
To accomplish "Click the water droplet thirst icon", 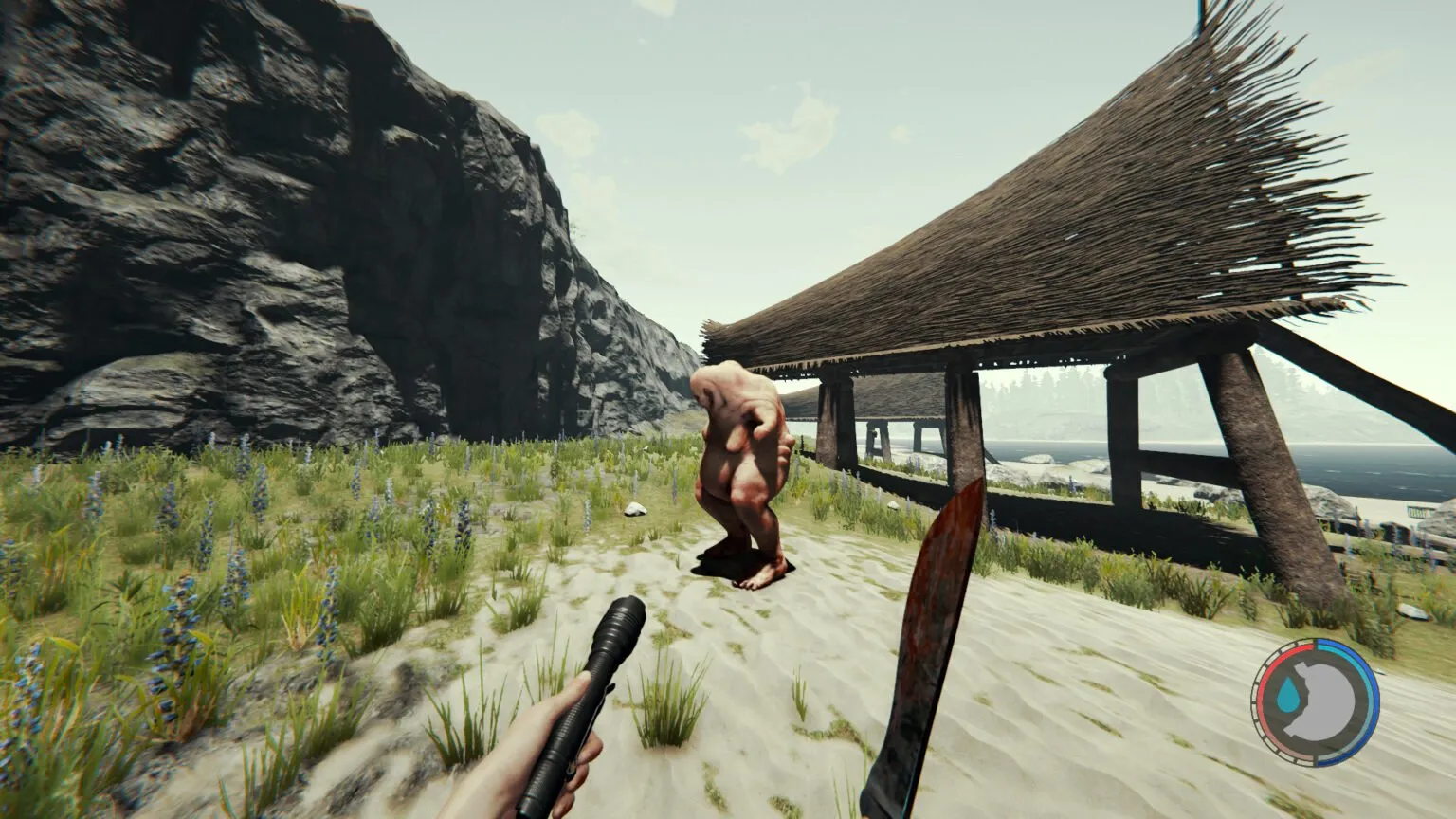I will (1290, 697).
